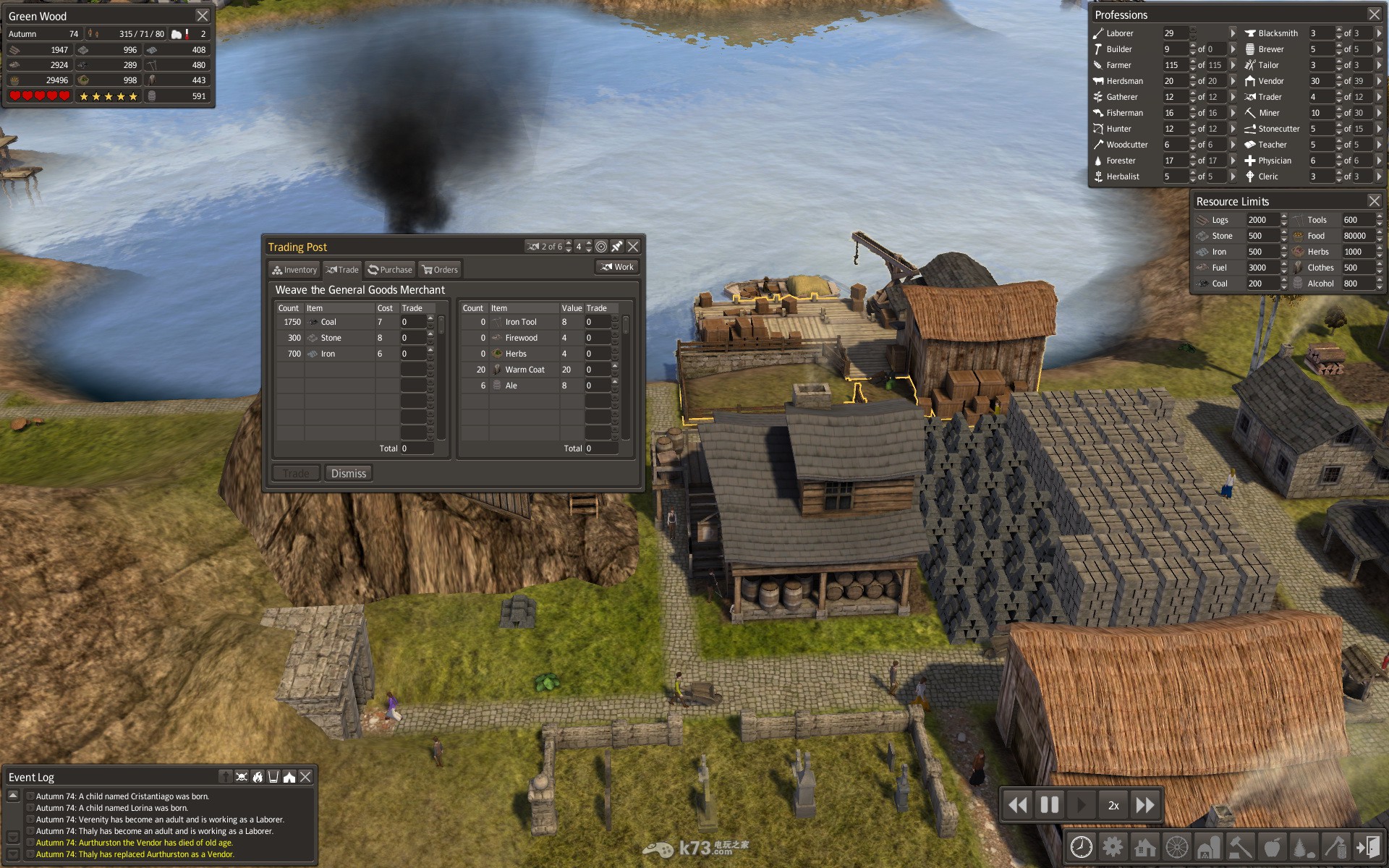Go to the Aurthurston died of old age event
Viewport: 1389px width, 868px height.
(135, 843)
